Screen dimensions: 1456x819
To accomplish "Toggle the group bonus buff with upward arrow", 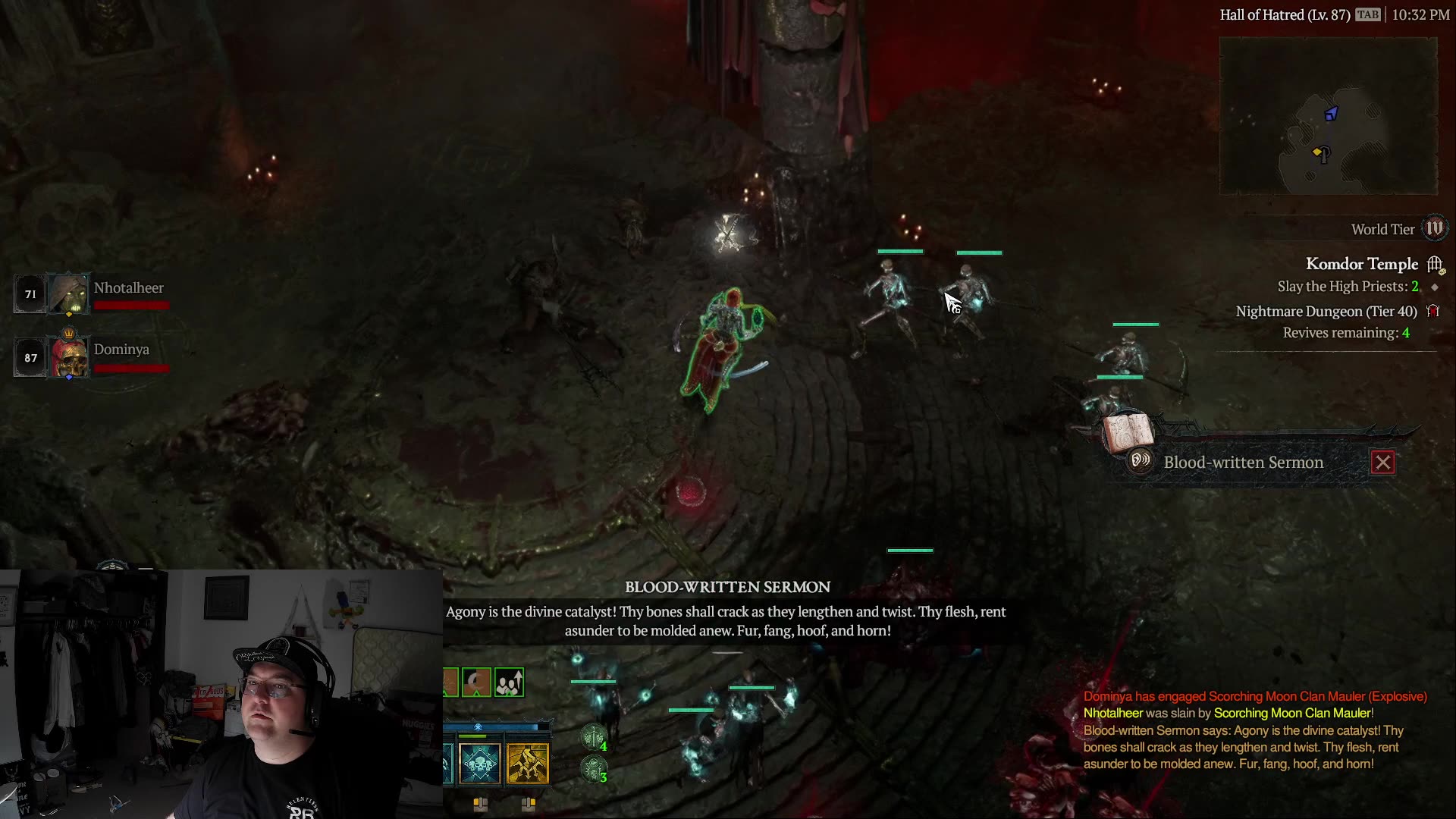I will click(510, 682).
